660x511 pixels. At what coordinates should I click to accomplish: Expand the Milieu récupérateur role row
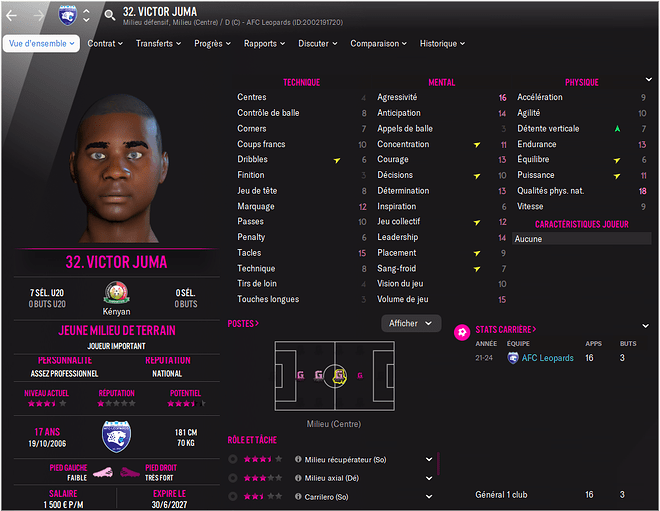pos(429,459)
